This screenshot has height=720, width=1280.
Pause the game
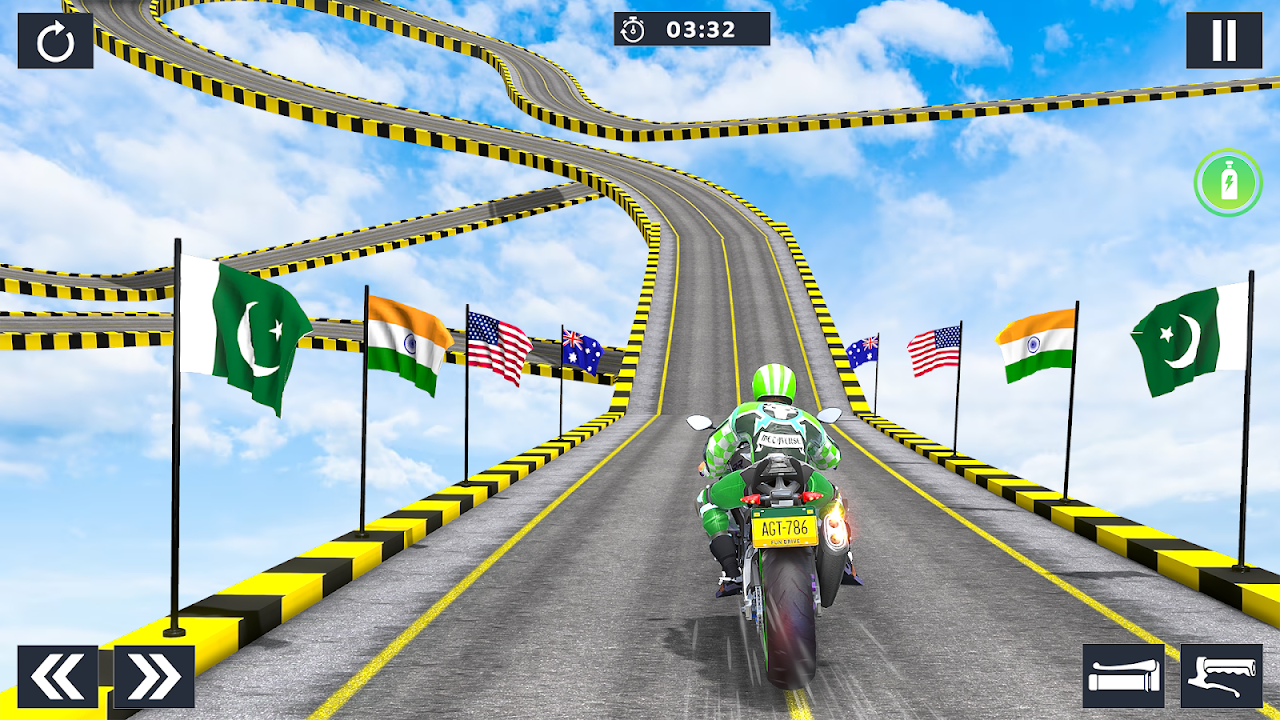(x=1224, y=41)
